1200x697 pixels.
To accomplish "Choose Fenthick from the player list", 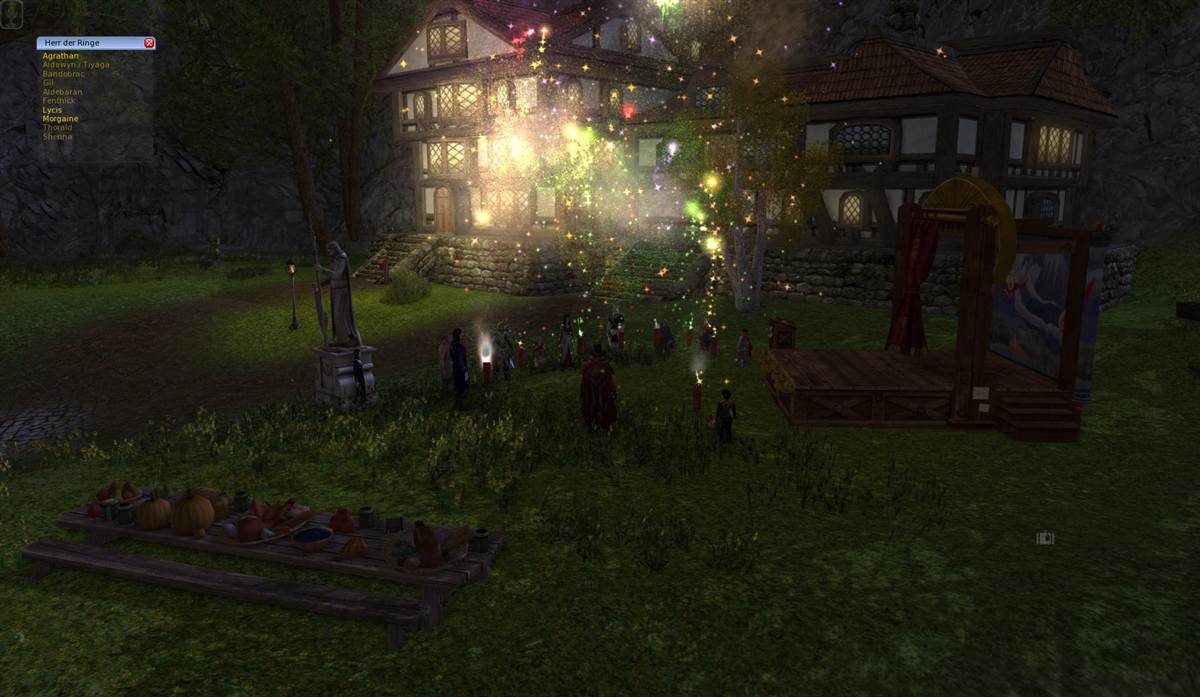I will point(60,101).
